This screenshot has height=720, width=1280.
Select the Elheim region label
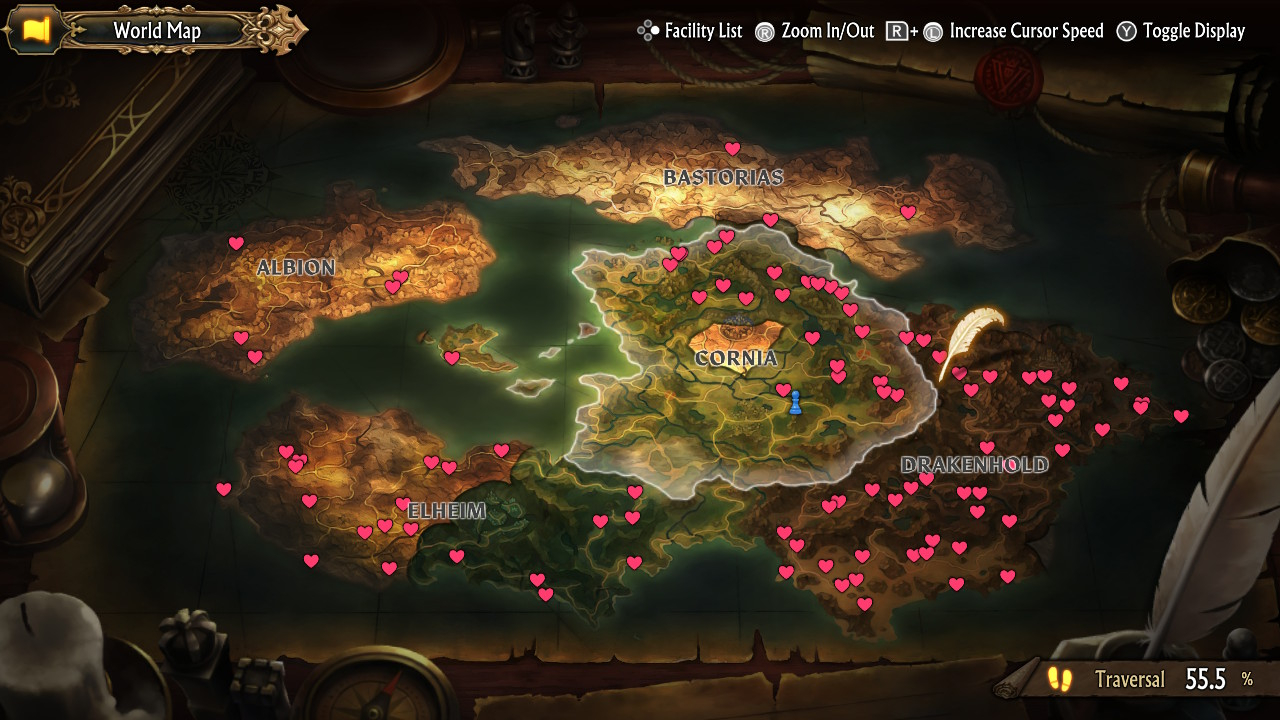[x=446, y=511]
